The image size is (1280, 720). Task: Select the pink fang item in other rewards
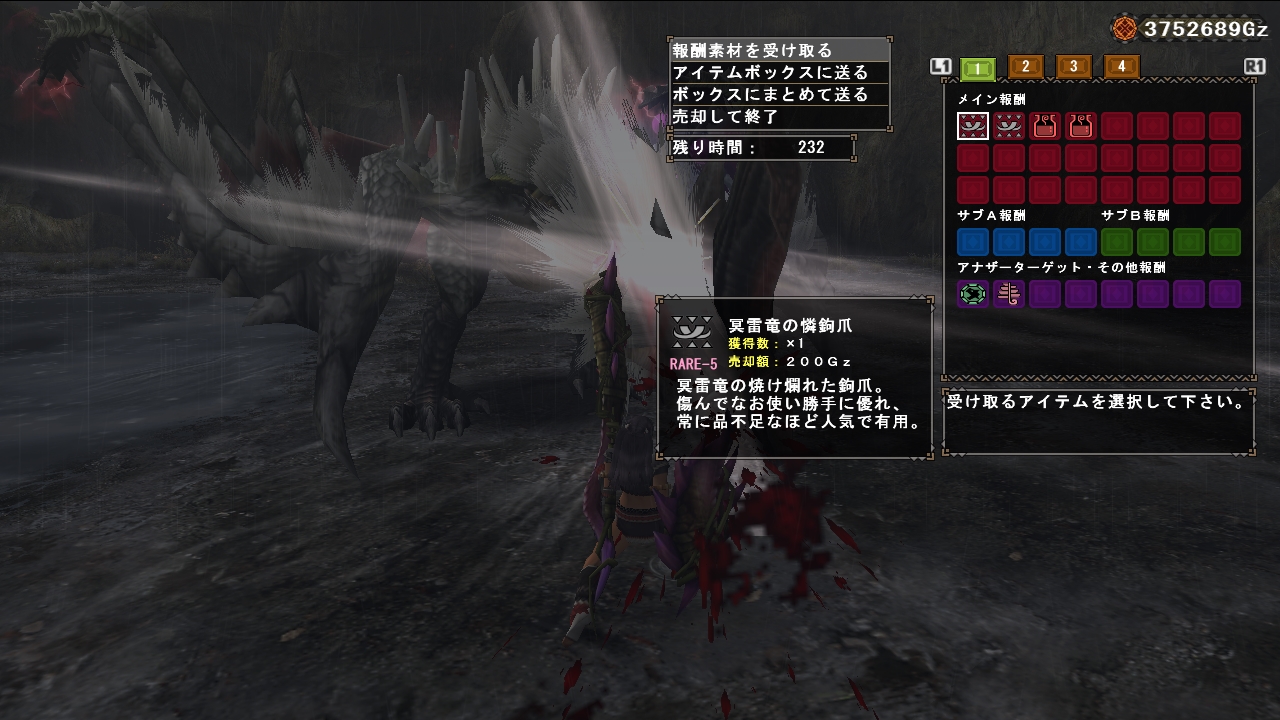1009,294
